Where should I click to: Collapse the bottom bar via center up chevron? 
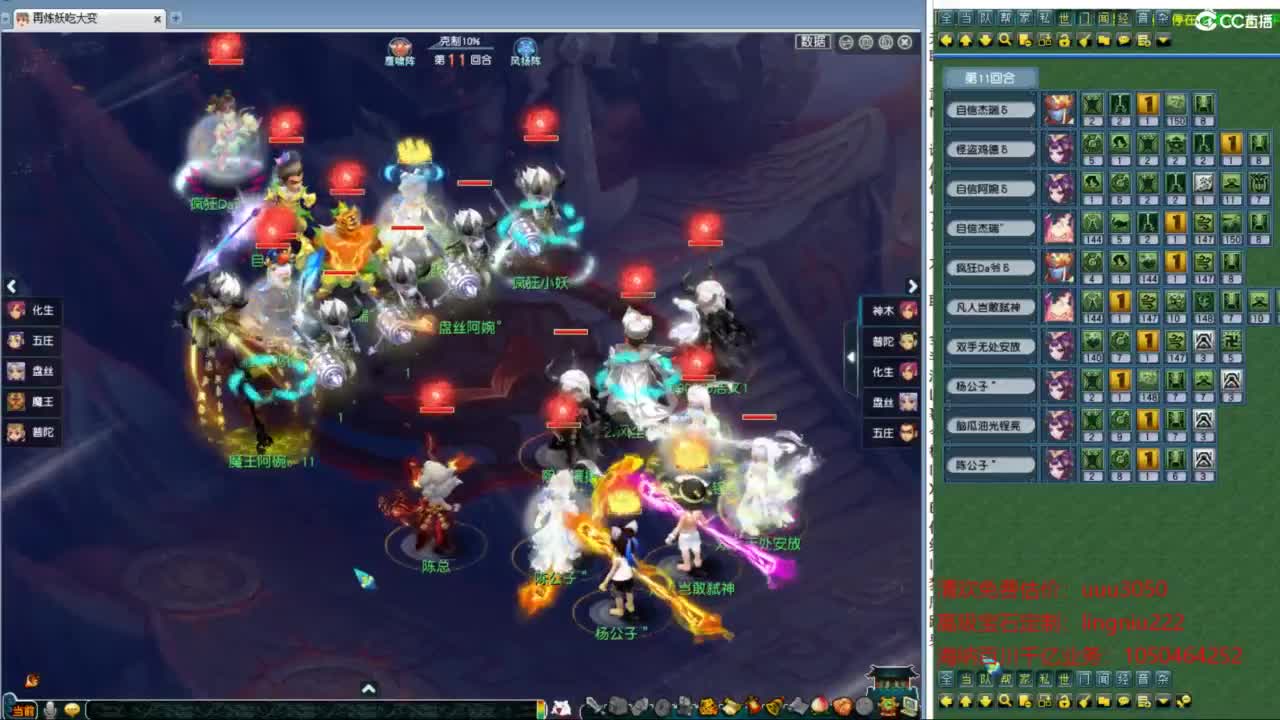(369, 688)
